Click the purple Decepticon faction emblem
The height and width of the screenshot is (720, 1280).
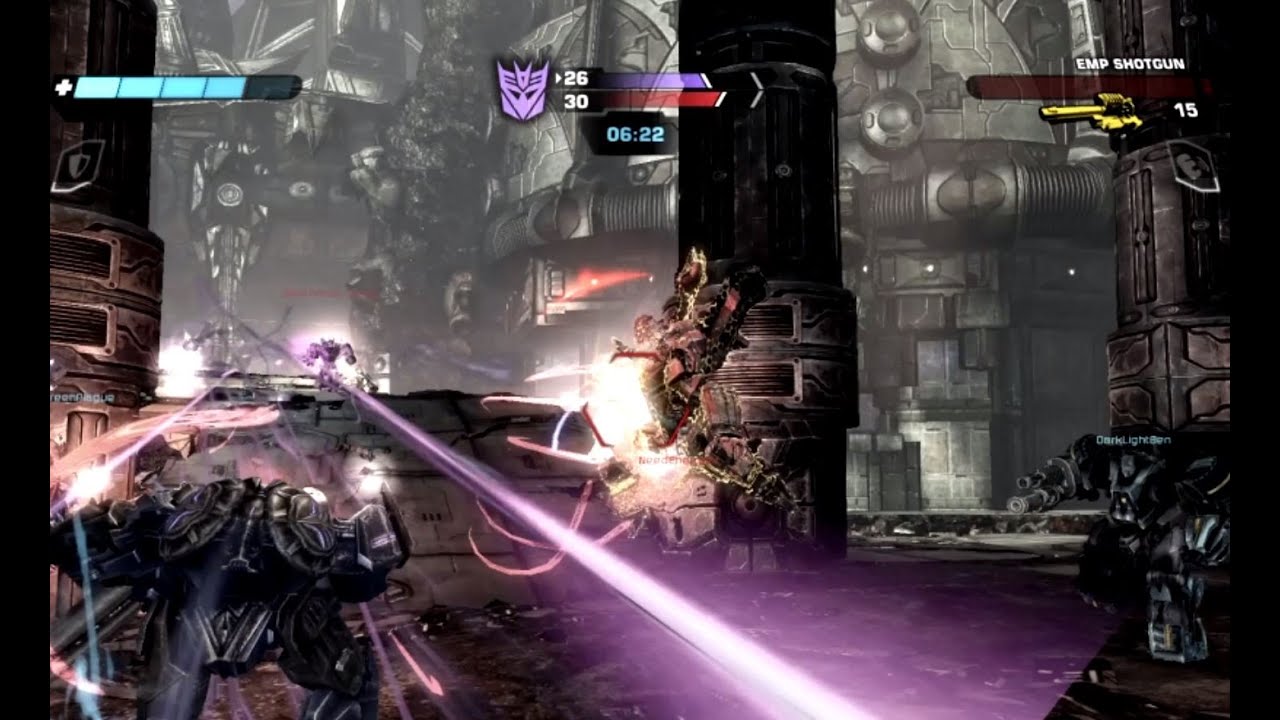pos(523,90)
